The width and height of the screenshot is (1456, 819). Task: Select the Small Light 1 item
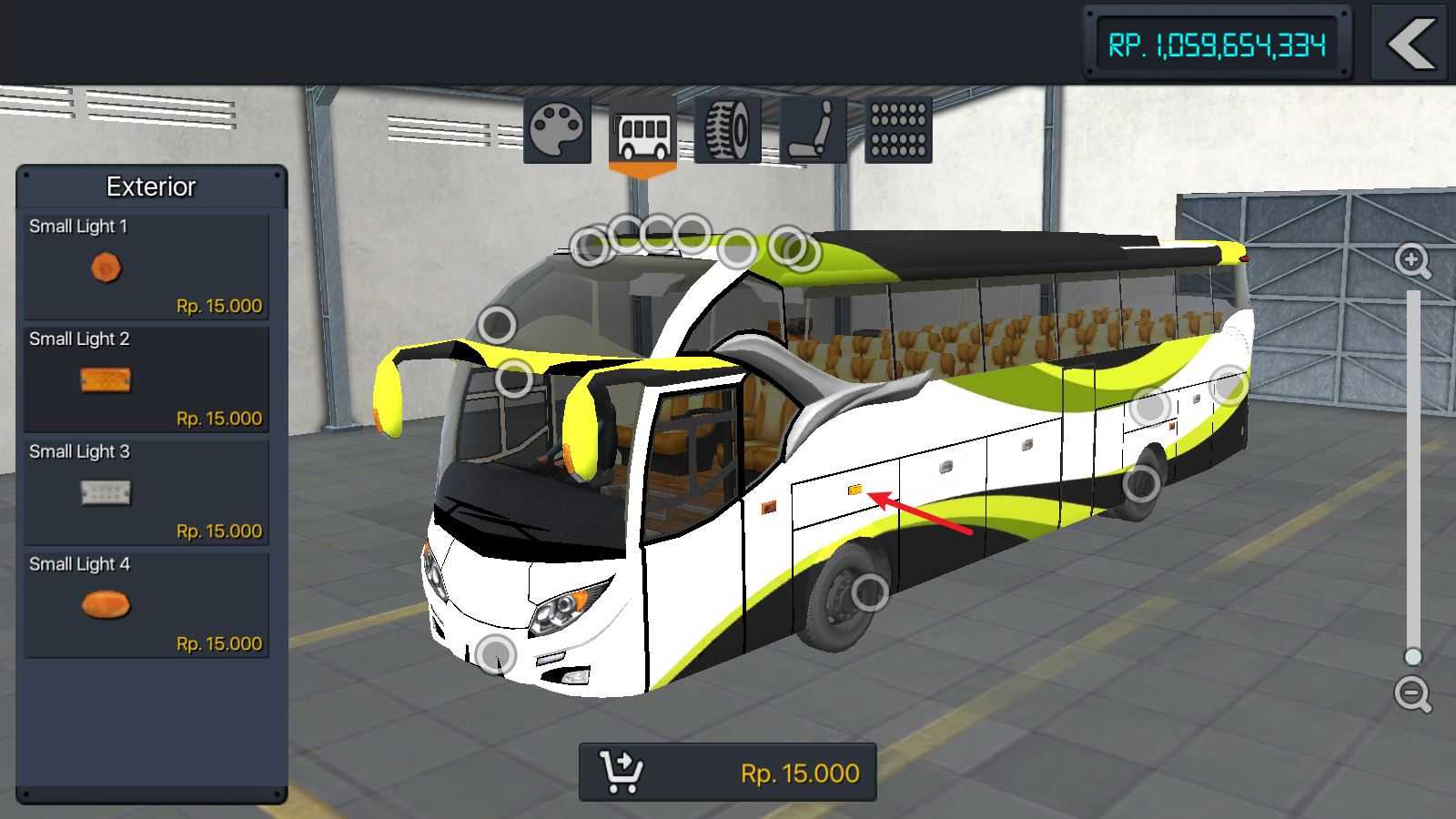(147, 267)
